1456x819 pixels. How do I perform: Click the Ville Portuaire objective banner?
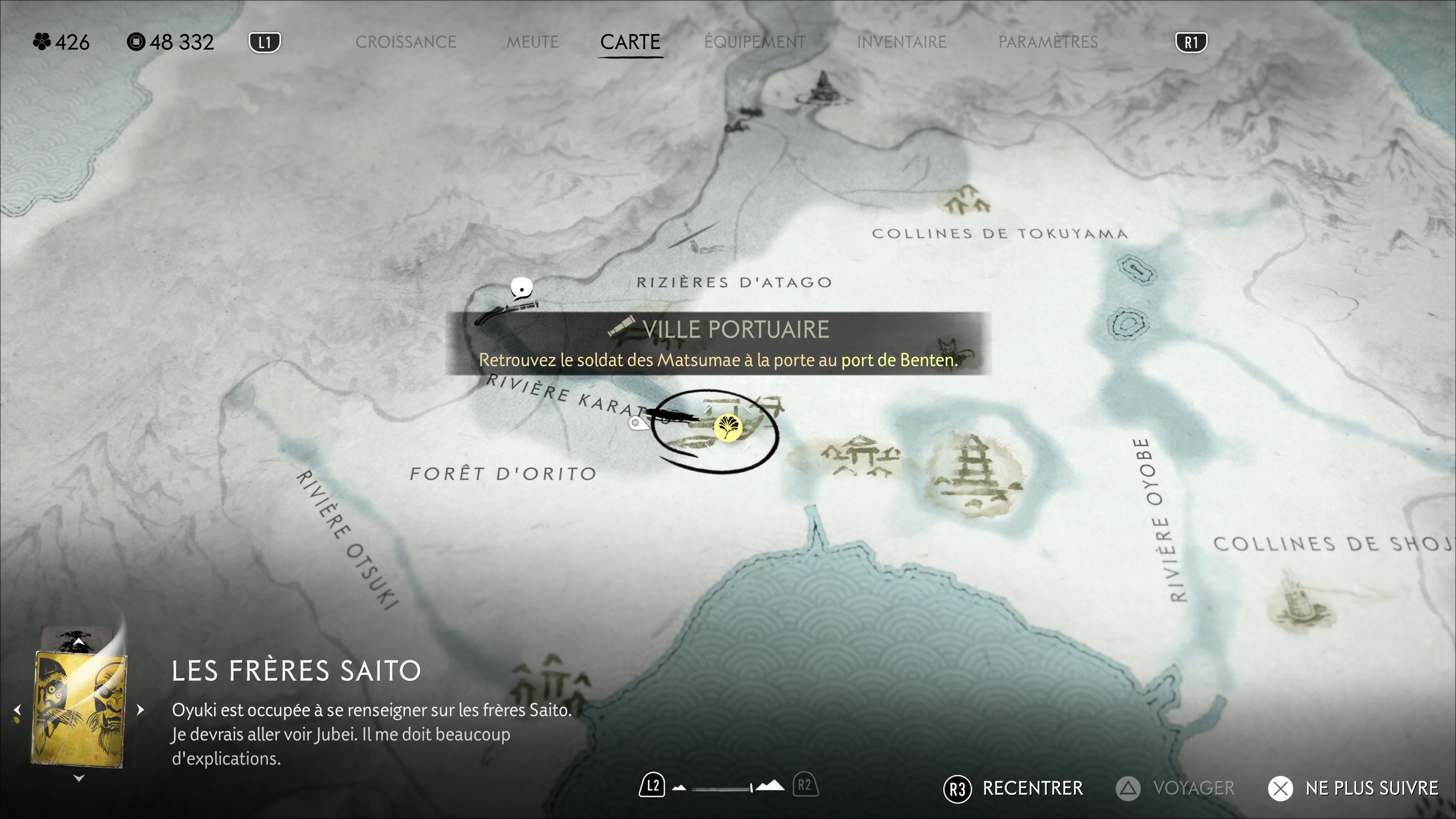pyautogui.click(x=718, y=343)
